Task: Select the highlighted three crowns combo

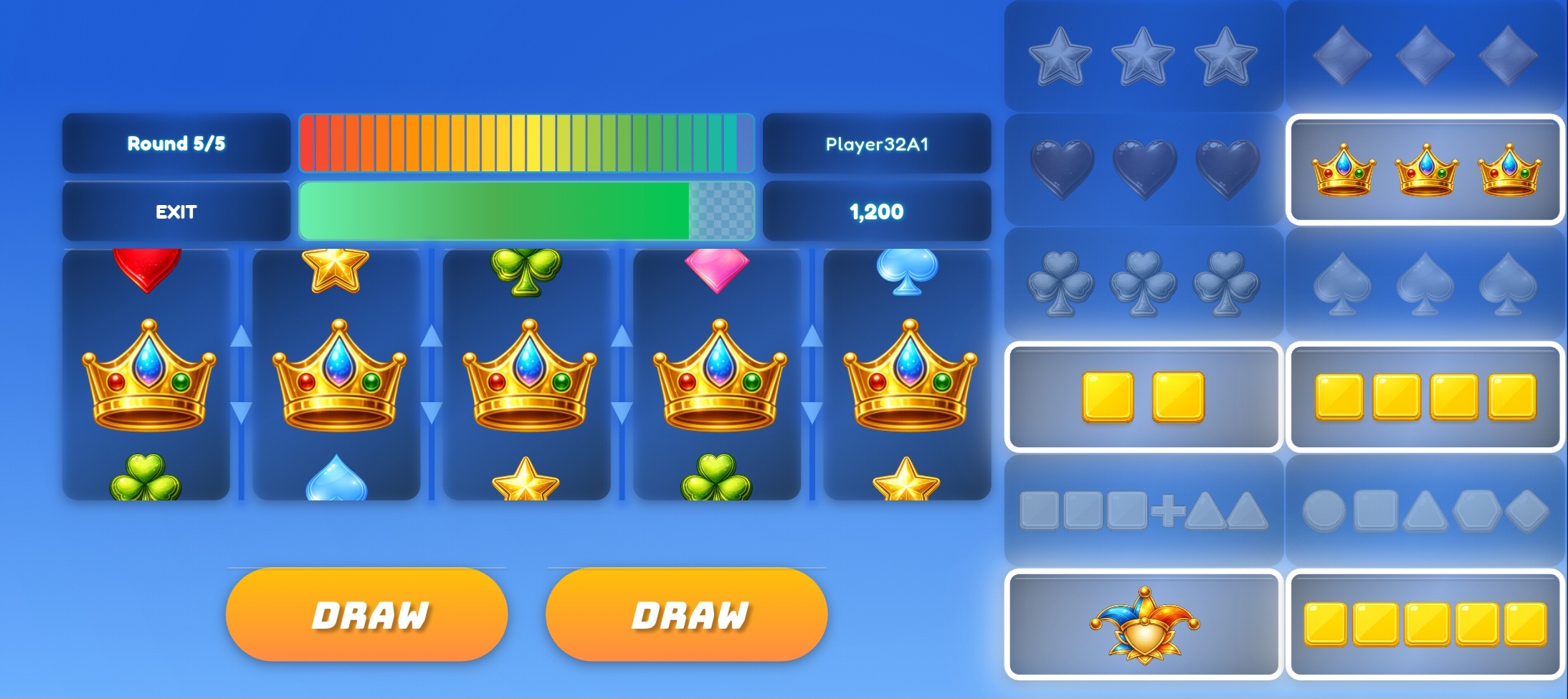Action: pos(1425,171)
